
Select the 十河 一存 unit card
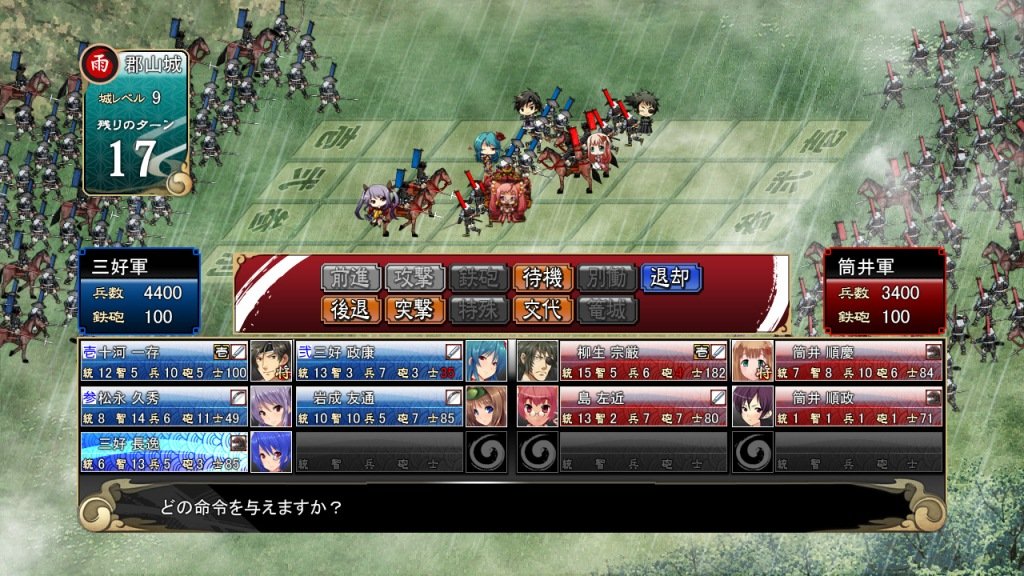pyautogui.click(x=165, y=361)
